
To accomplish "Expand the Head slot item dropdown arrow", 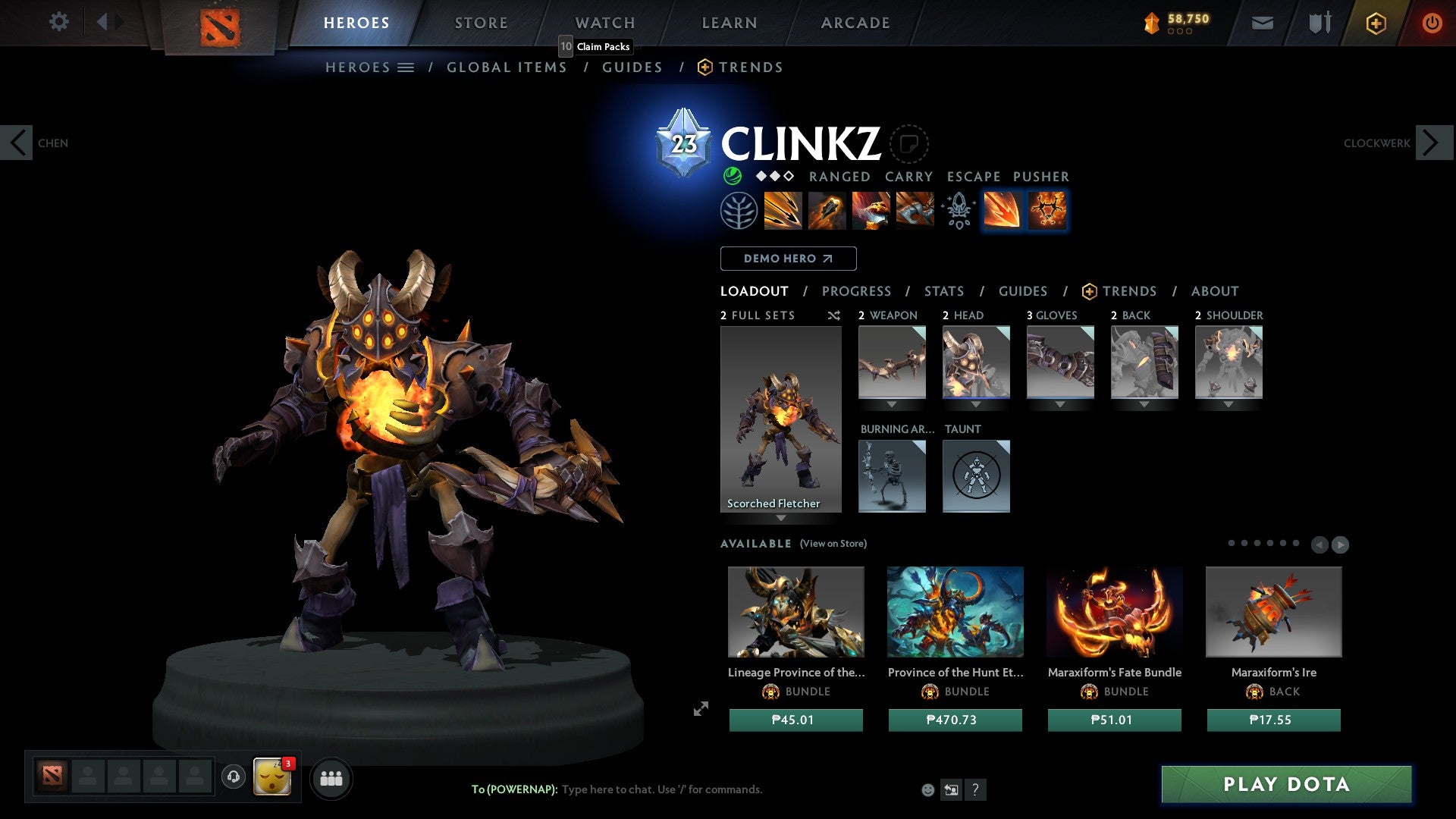I will 976,405.
